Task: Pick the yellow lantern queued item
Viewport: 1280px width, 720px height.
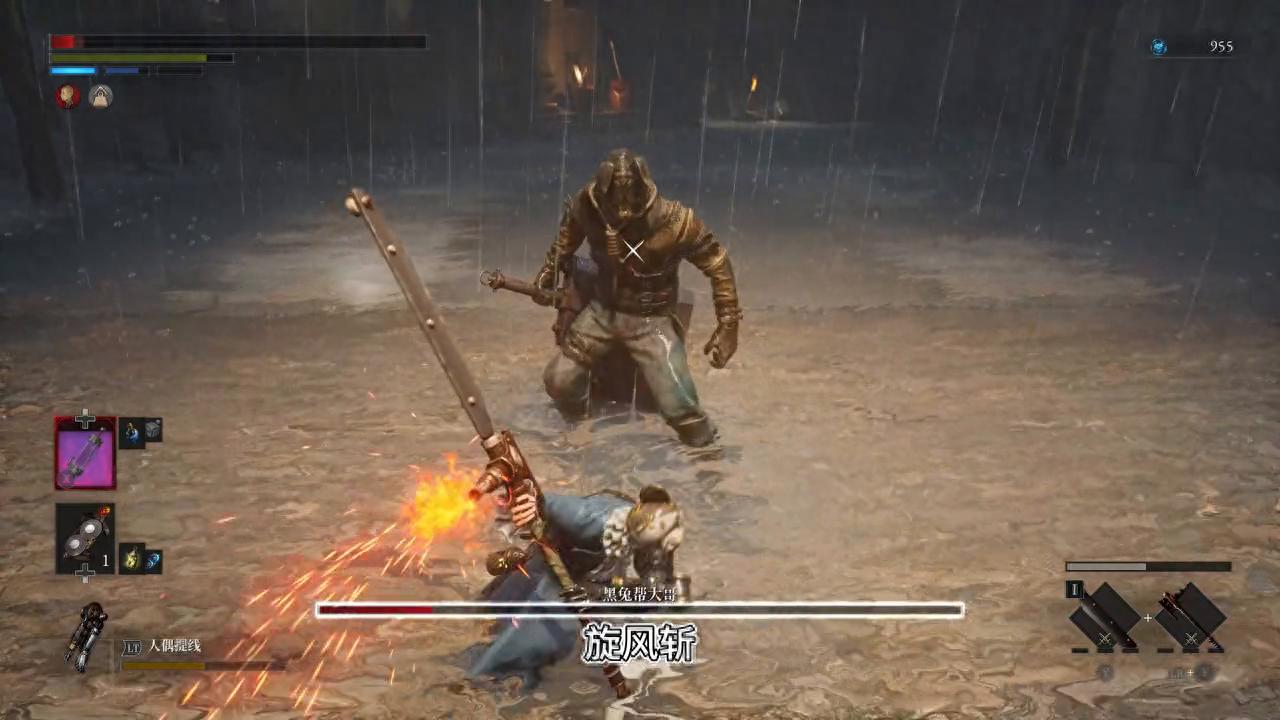Action: point(132,558)
